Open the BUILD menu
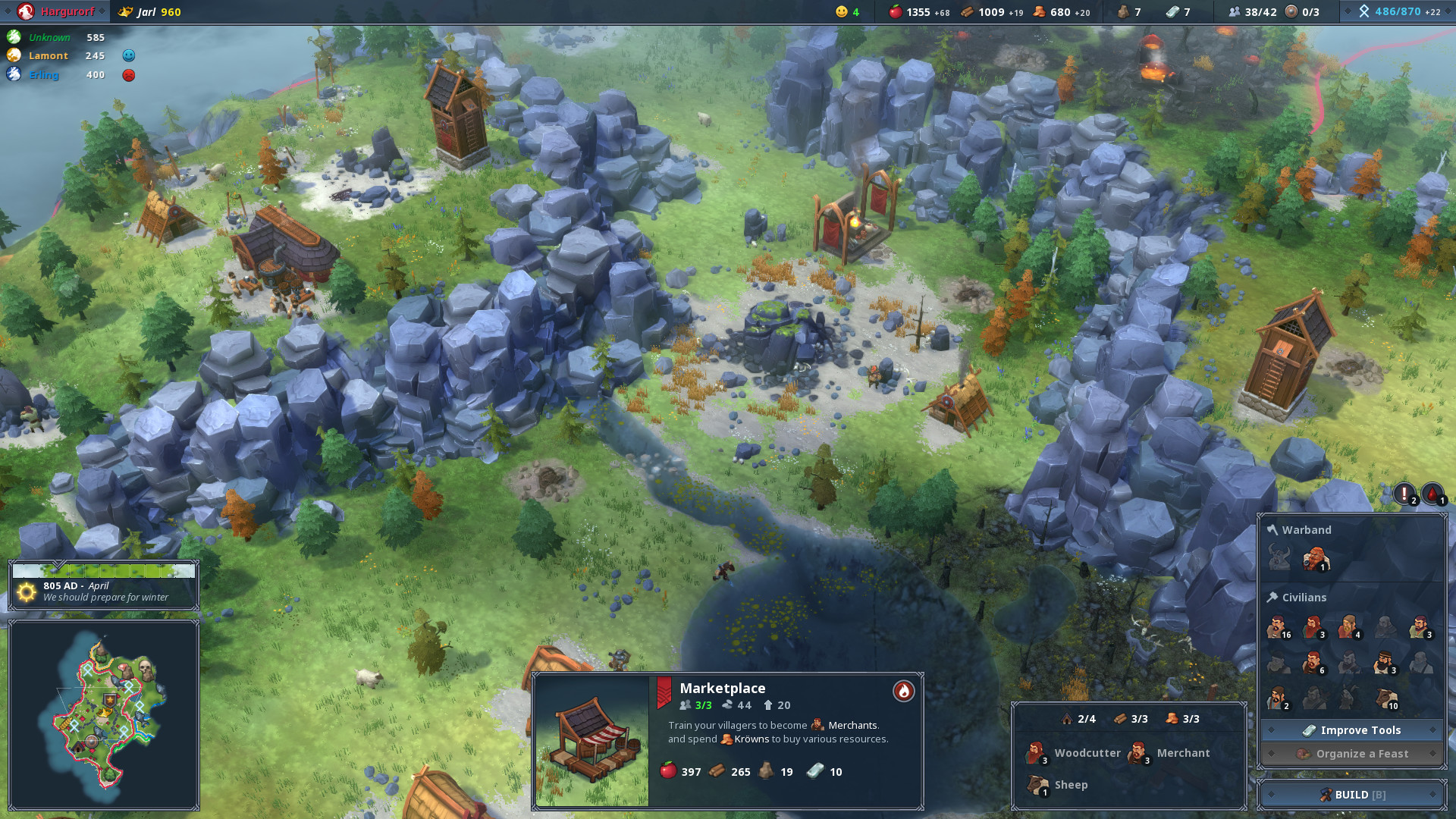 point(1351,795)
